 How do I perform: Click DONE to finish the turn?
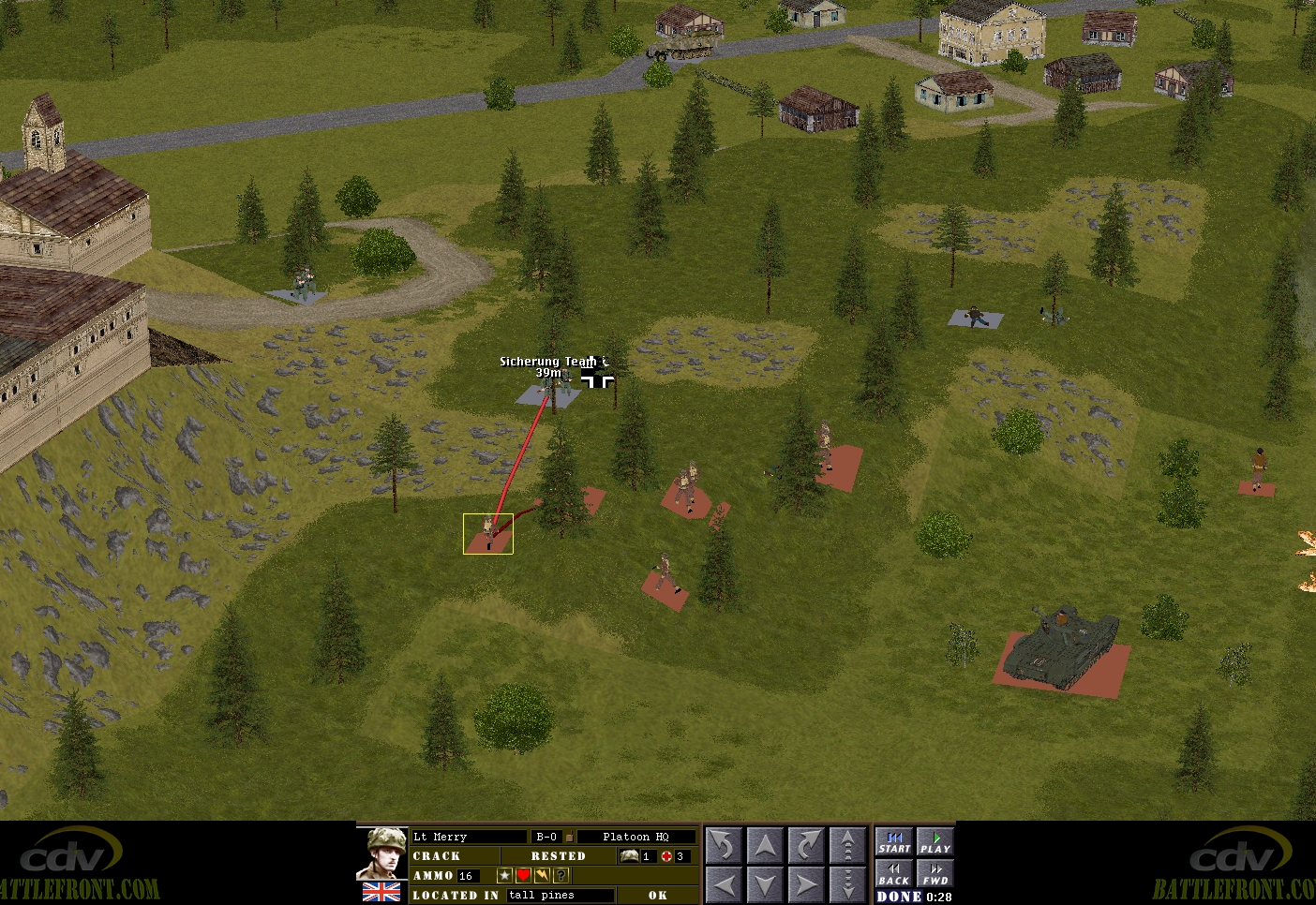pos(899,897)
